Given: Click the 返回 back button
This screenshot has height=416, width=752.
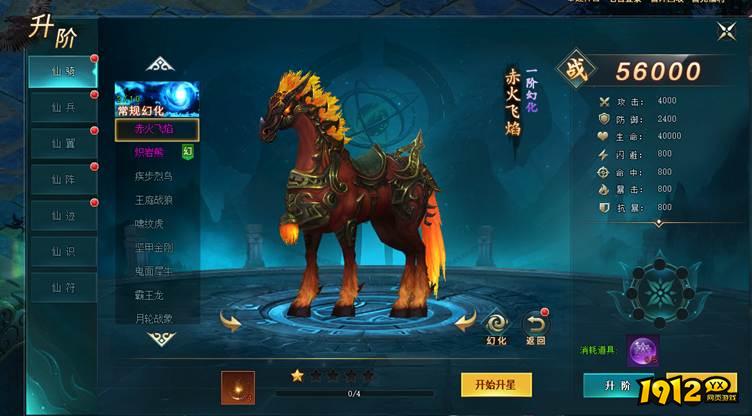Looking at the screenshot, I should pyautogui.click(x=536, y=323).
